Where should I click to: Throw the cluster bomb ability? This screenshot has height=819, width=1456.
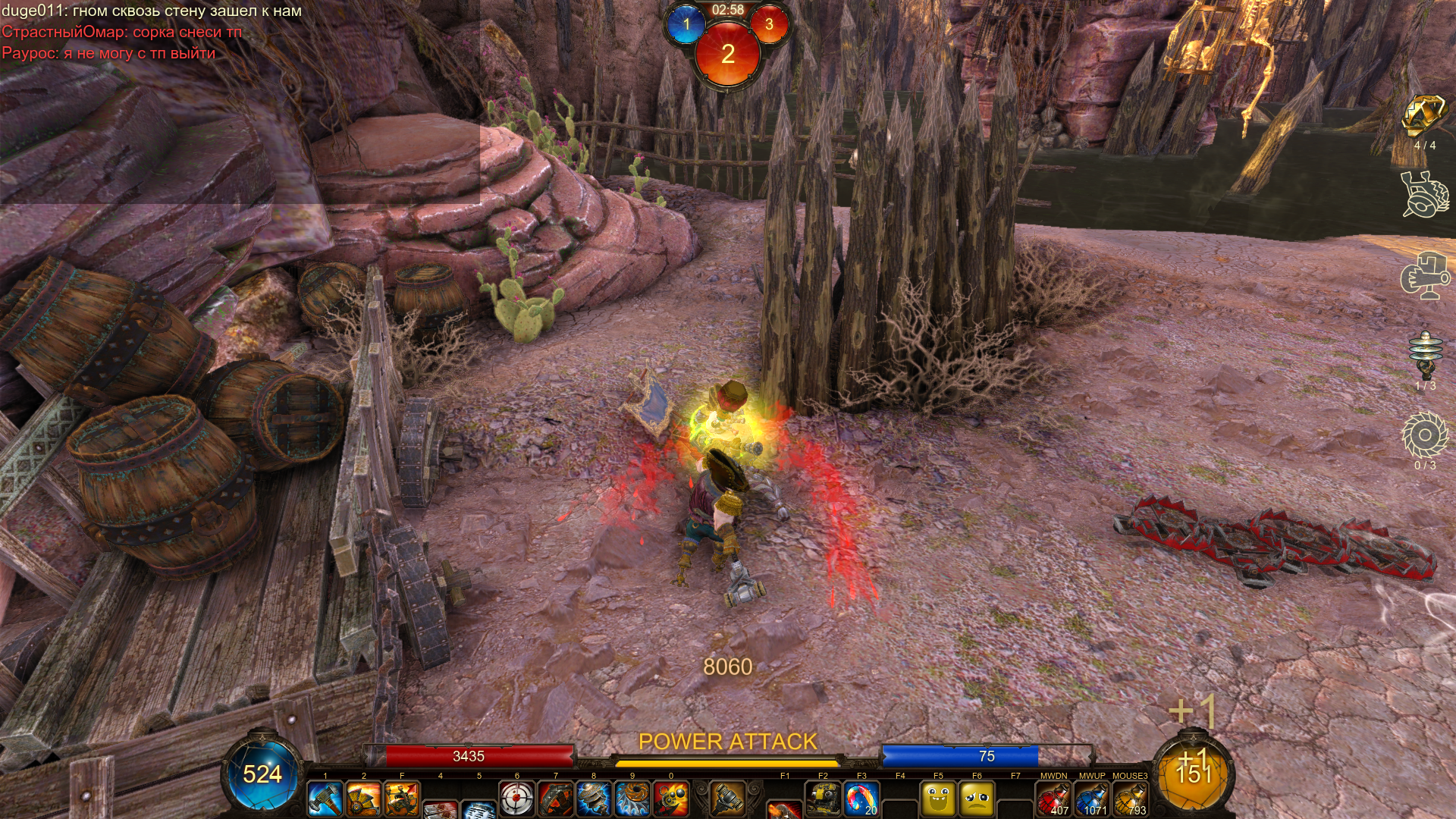671,799
